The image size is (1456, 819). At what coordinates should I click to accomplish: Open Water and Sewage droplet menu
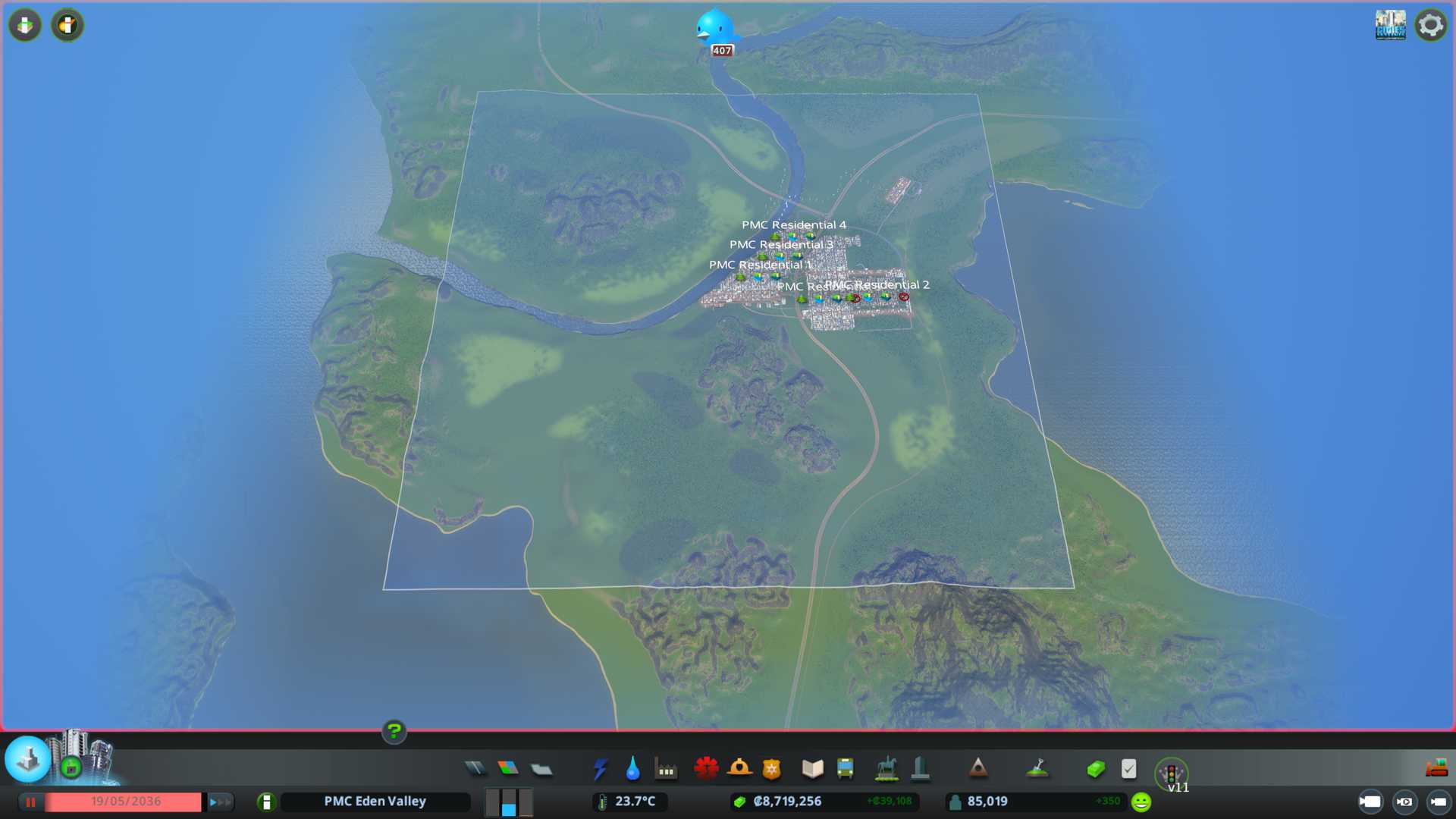(632, 769)
